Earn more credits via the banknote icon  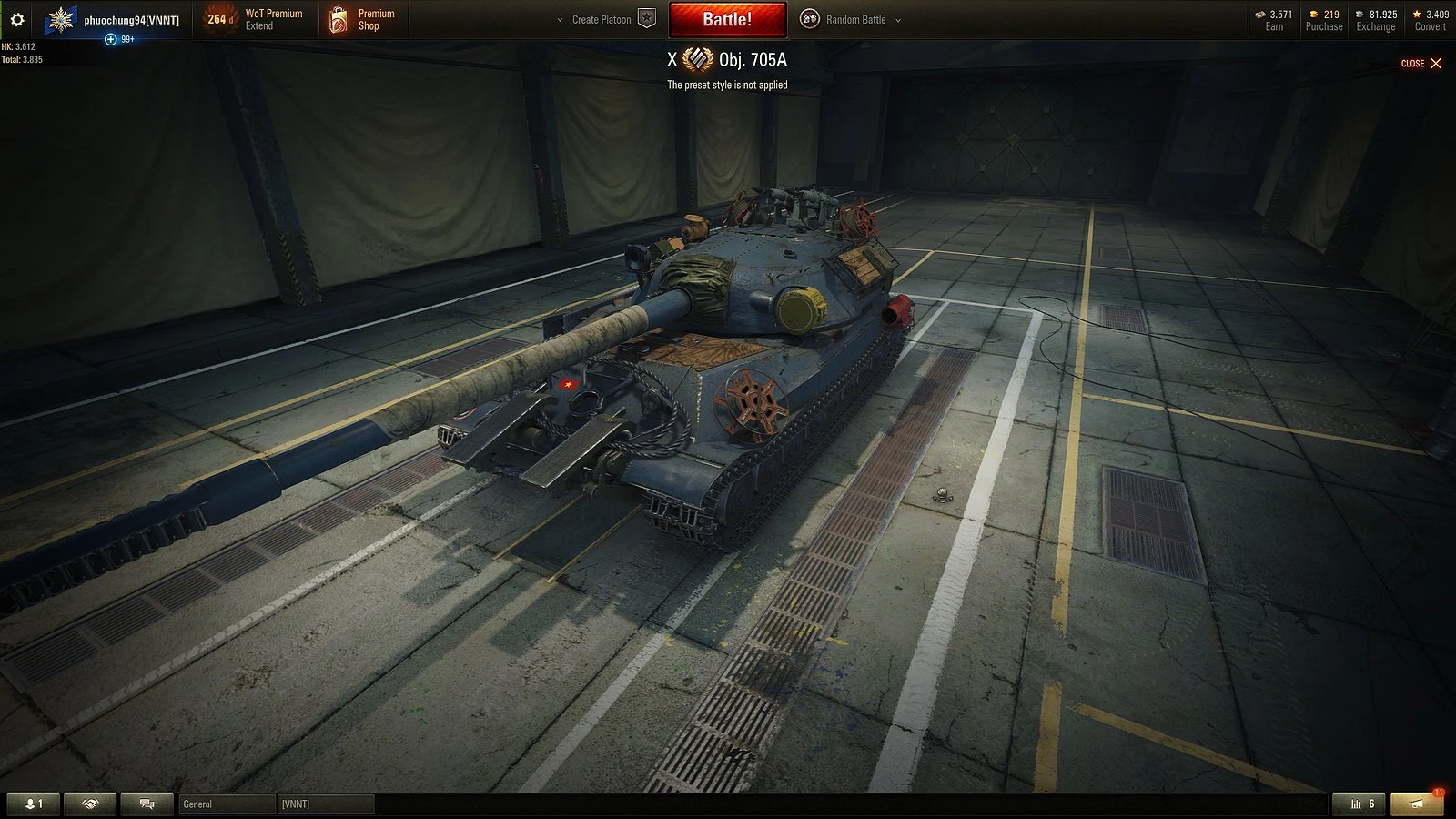[x=1271, y=19]
